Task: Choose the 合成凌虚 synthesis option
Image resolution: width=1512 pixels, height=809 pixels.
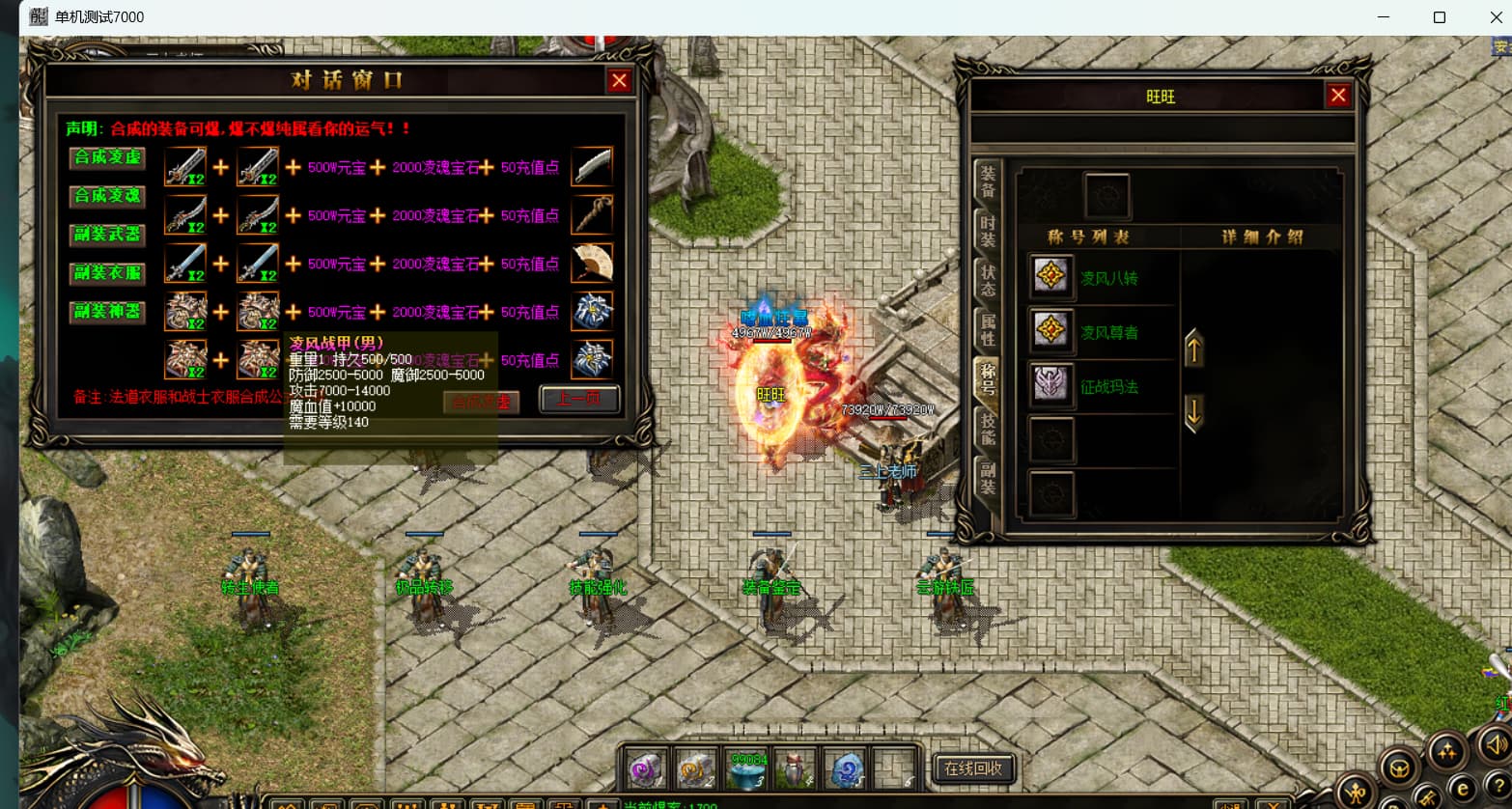Action: (x=107, y=157)
